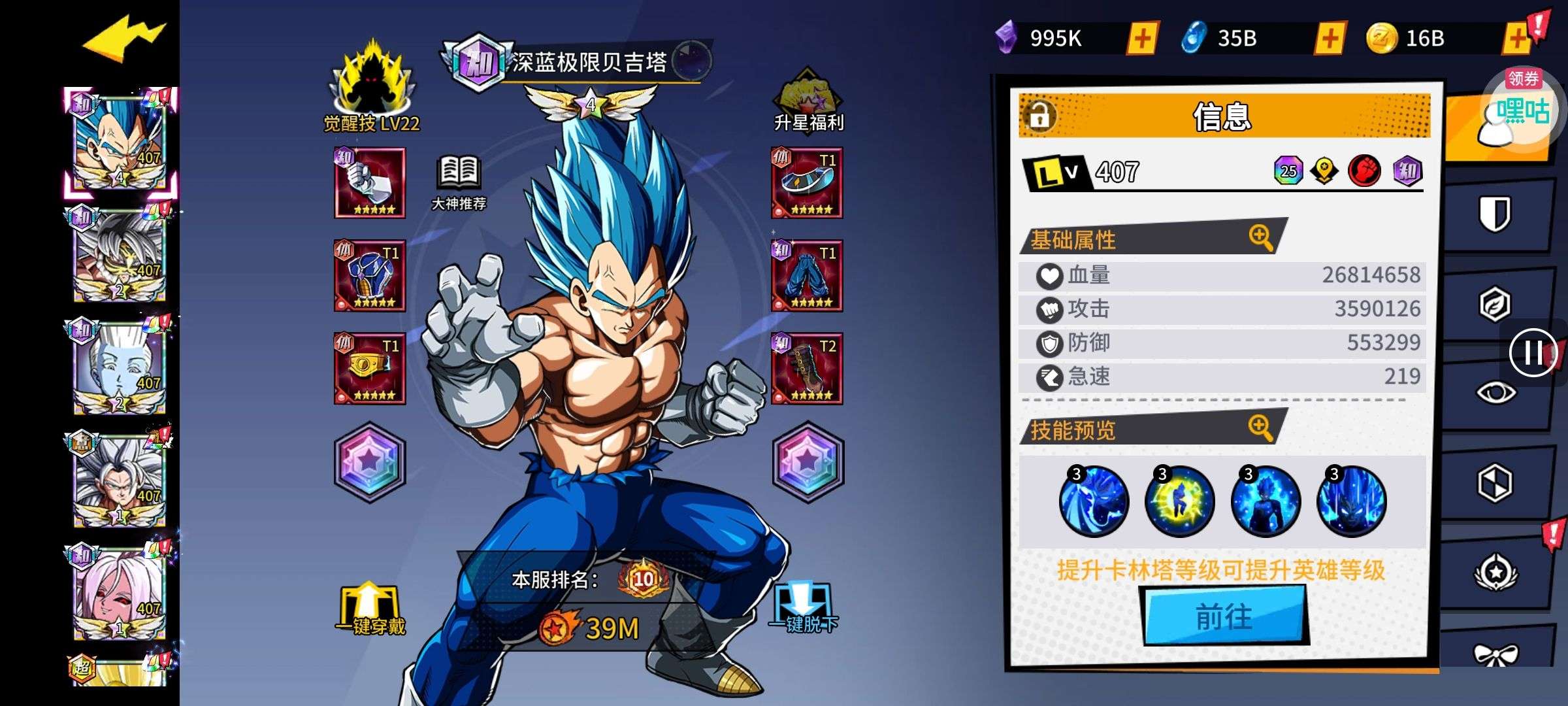Select the brown boots T2 slot
Viewport: 1568px width, 706px height.
(x=808, y=369)
